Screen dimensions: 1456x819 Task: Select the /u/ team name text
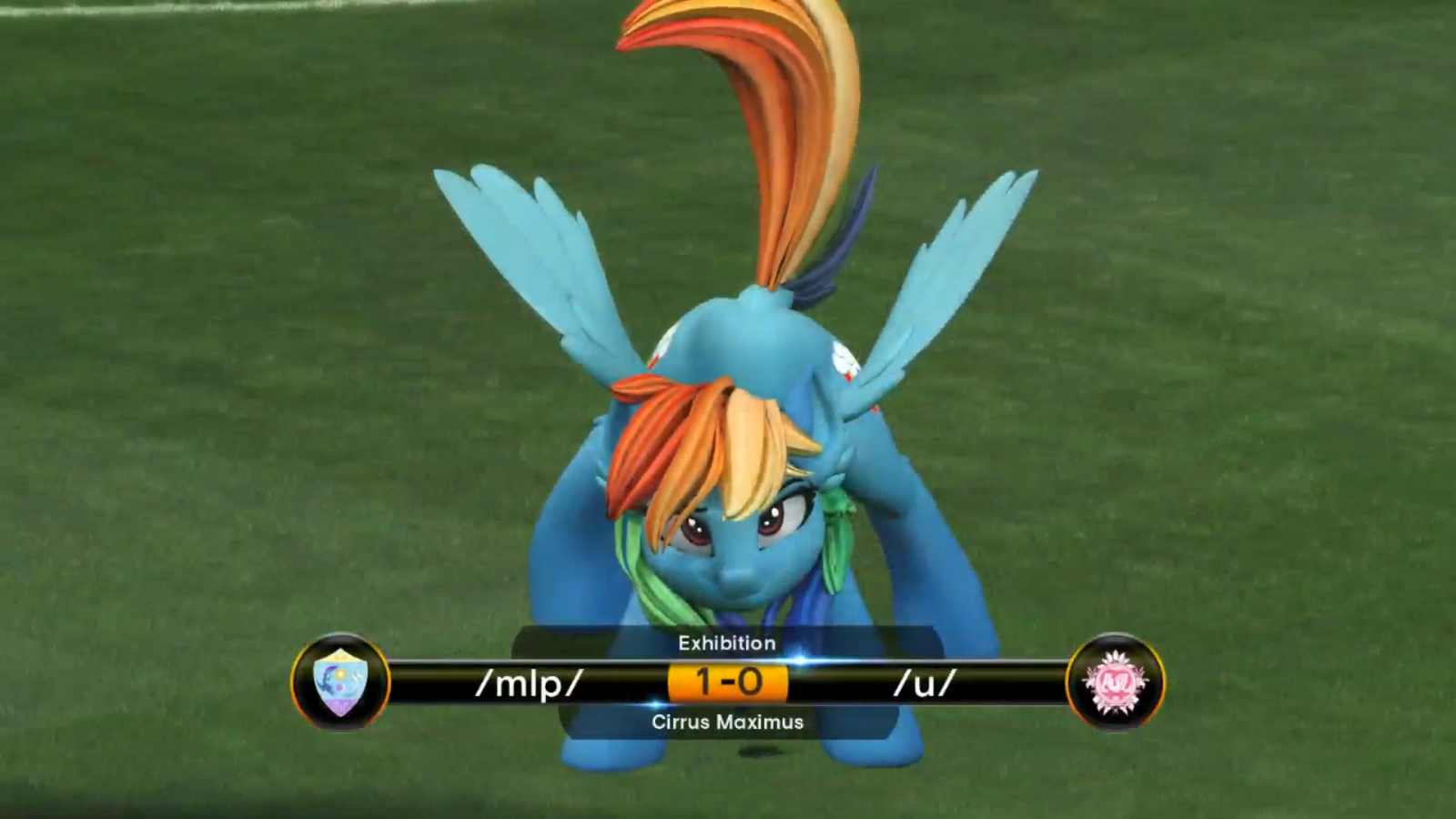(x=925, y=684)
